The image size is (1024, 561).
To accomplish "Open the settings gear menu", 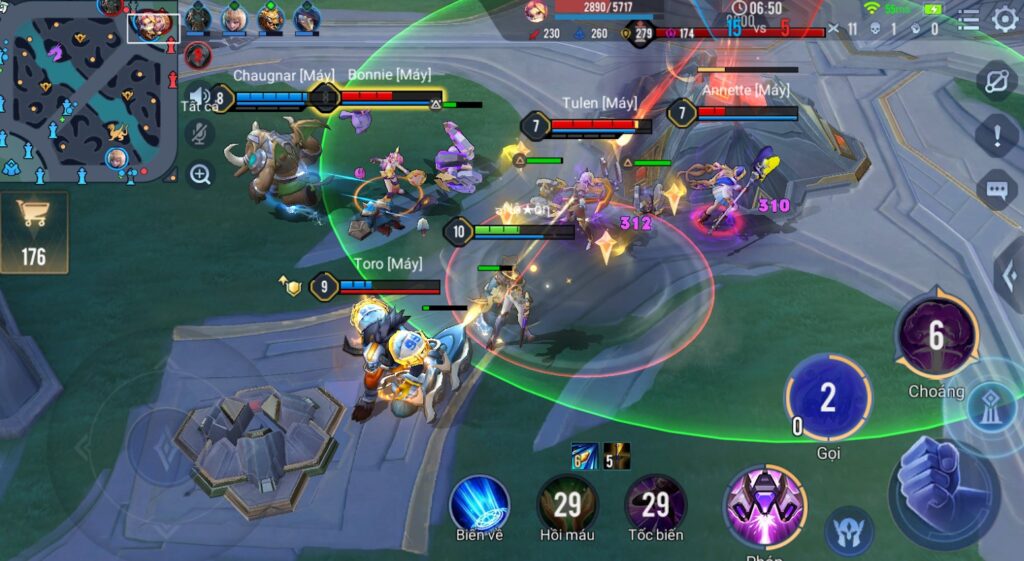I will (1004, 18).
